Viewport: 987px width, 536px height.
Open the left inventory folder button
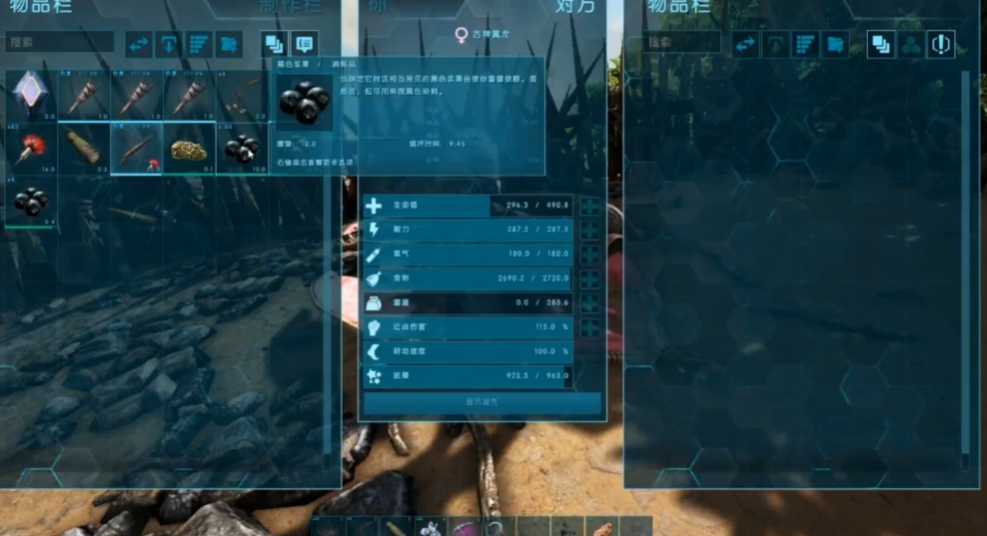[x=229, y=44]
